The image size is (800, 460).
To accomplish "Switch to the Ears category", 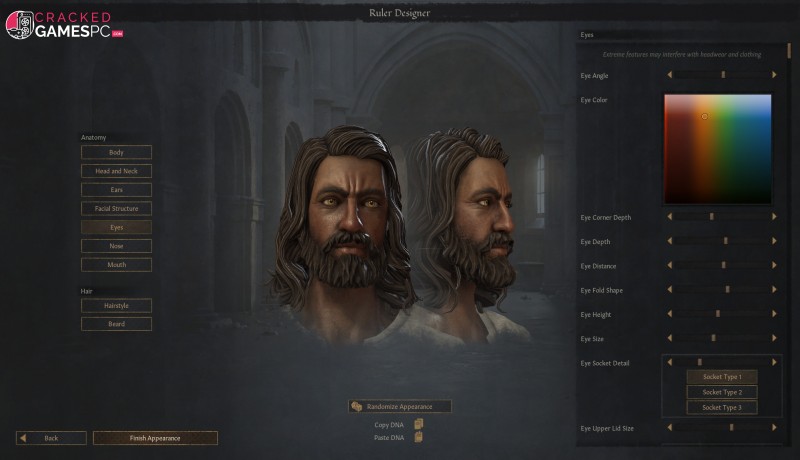I will tap(116, 189).
